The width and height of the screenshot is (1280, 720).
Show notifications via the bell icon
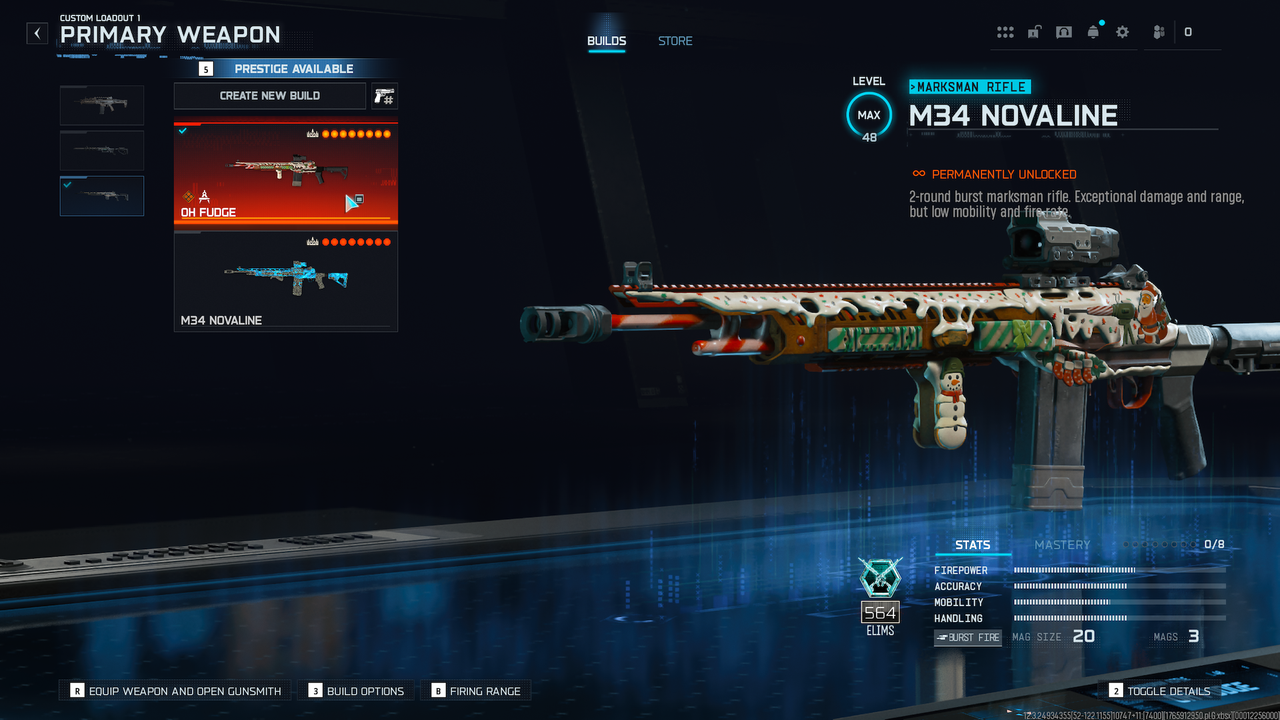[1093, 32]
